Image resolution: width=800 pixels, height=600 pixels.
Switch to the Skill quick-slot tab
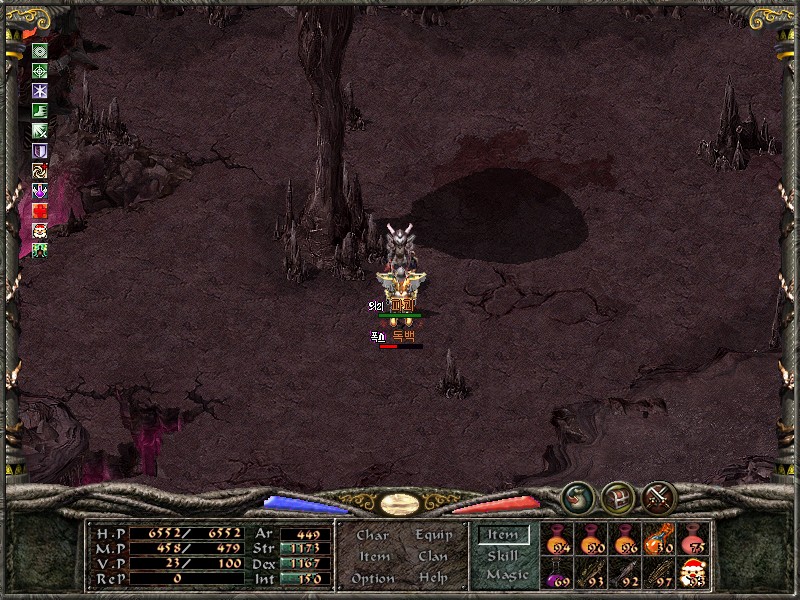pyautogui.click(x=503, y=555)
